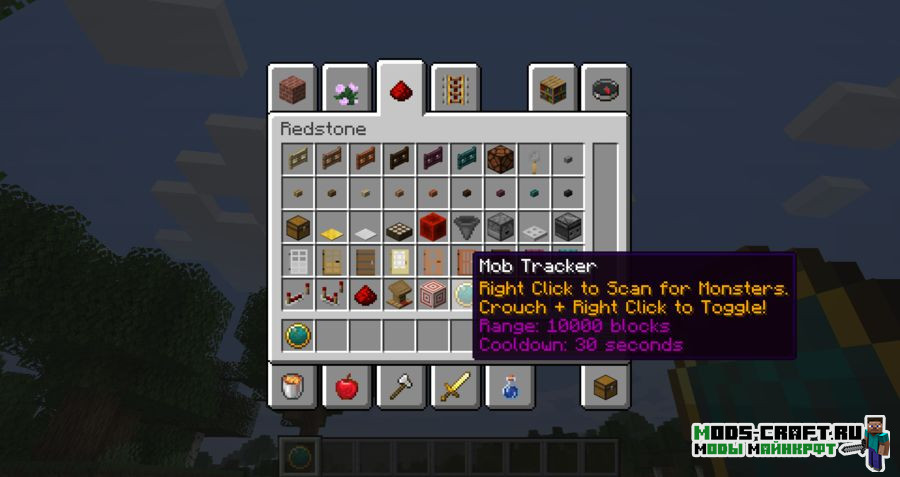Select the lever item slot

tap(535, 158)
